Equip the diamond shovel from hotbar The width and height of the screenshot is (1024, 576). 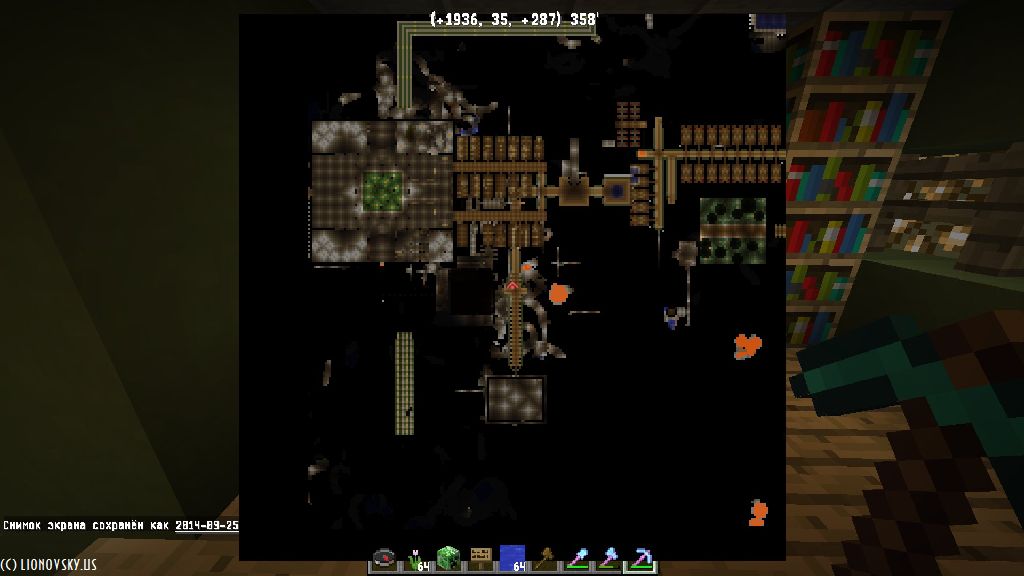pos(576,559)
